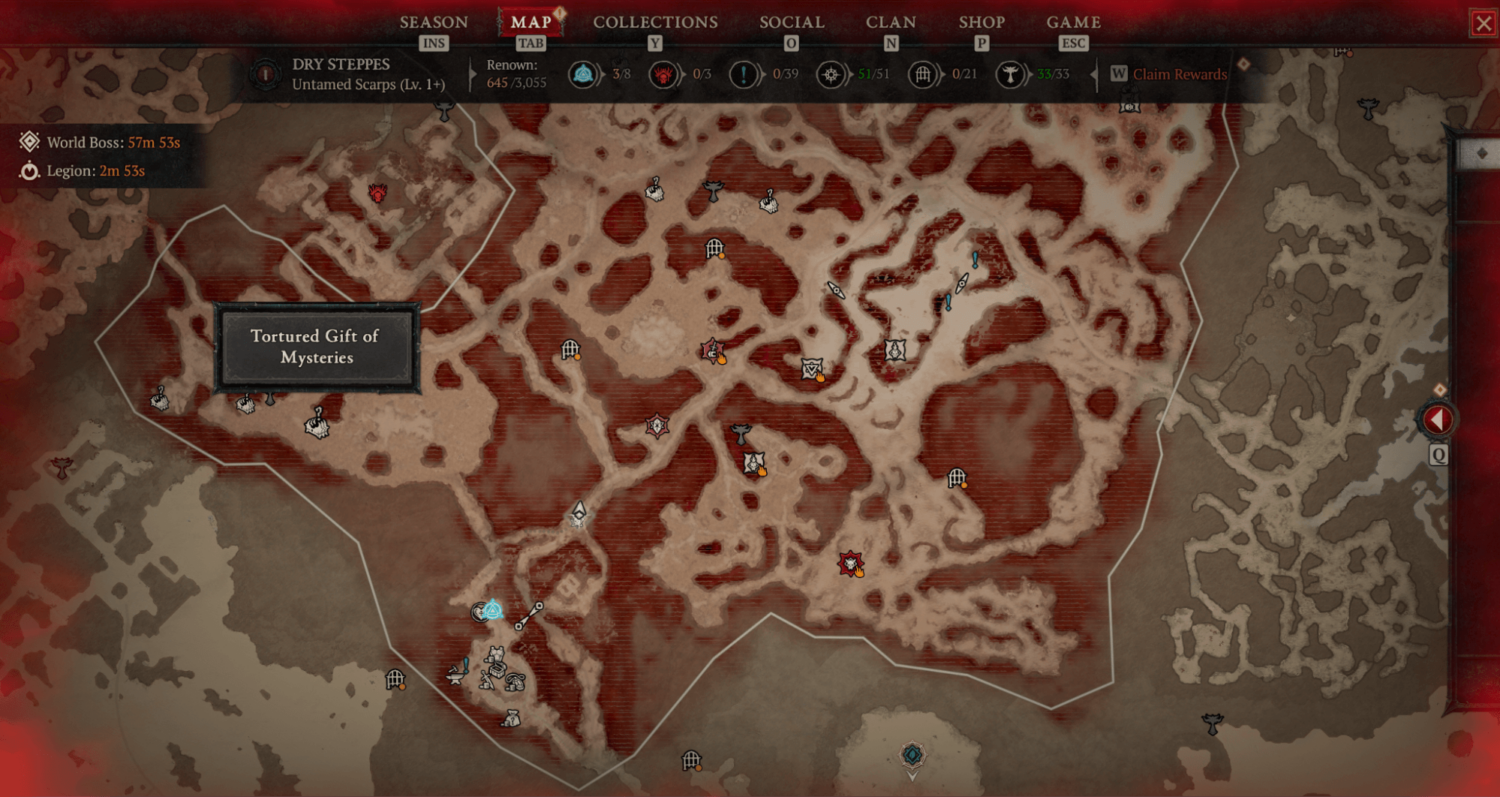Viewport: 1500px width, 797px height.
Task: Click the red demon face marker
Action: [x=378, y=193]
